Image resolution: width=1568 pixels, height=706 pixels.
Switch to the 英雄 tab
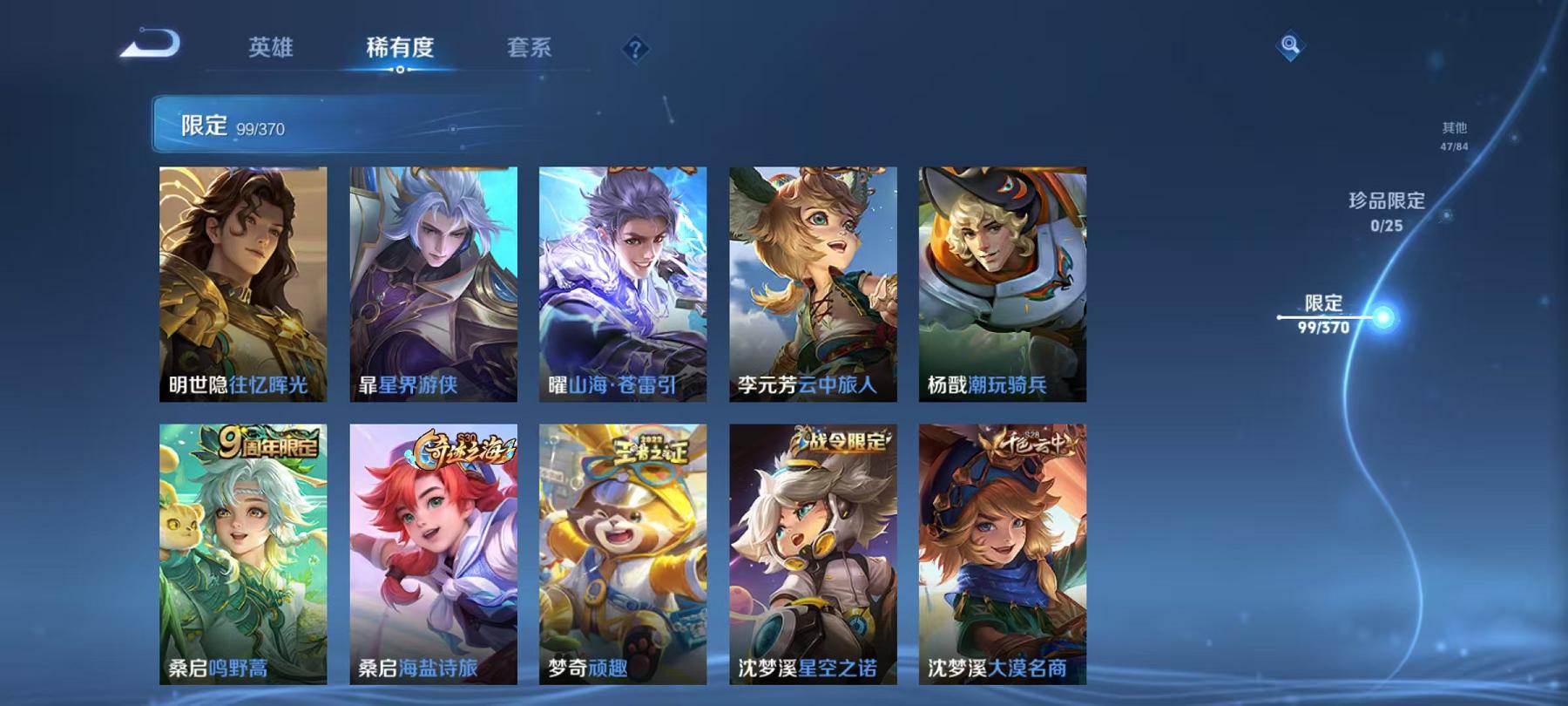click(x=270, y=49)
